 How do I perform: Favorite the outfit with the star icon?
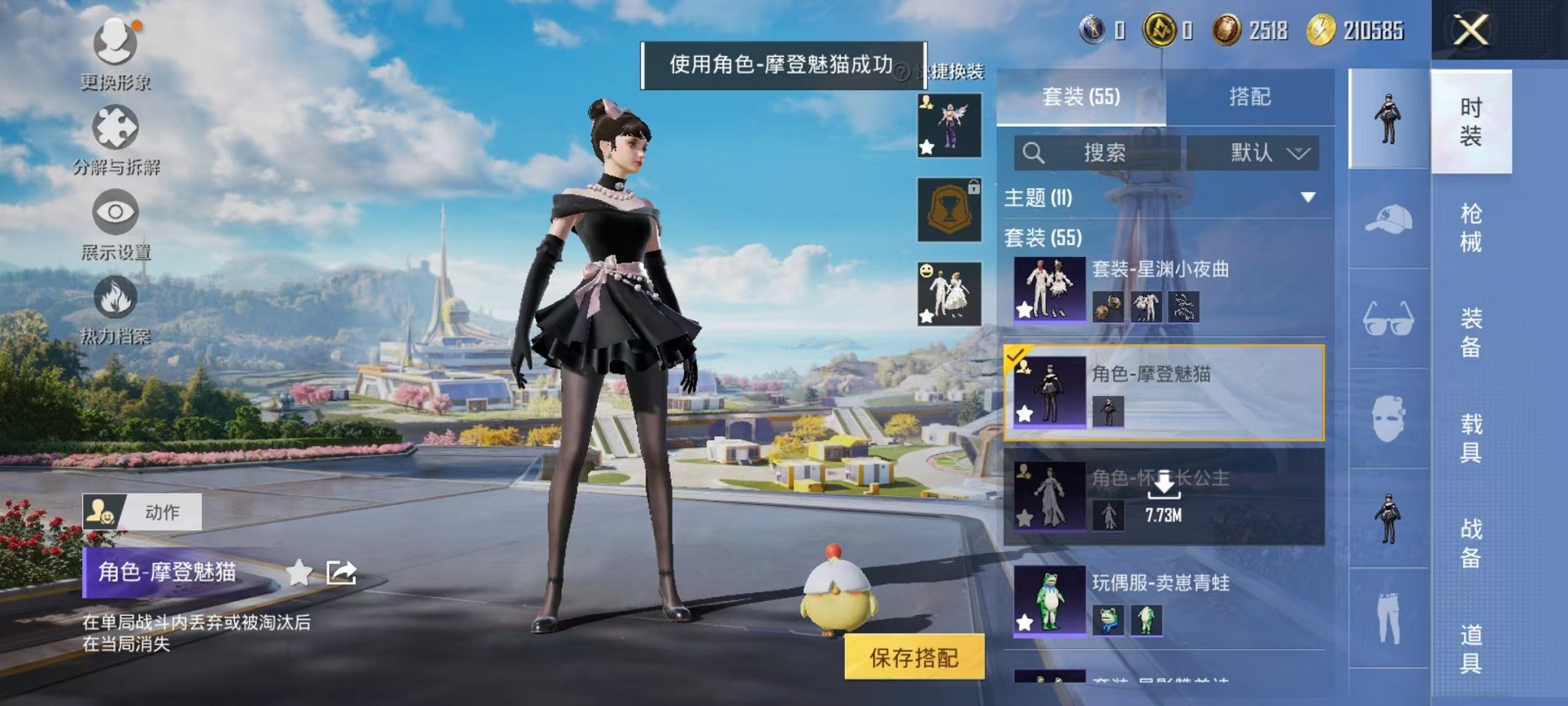tap(299, 572)
